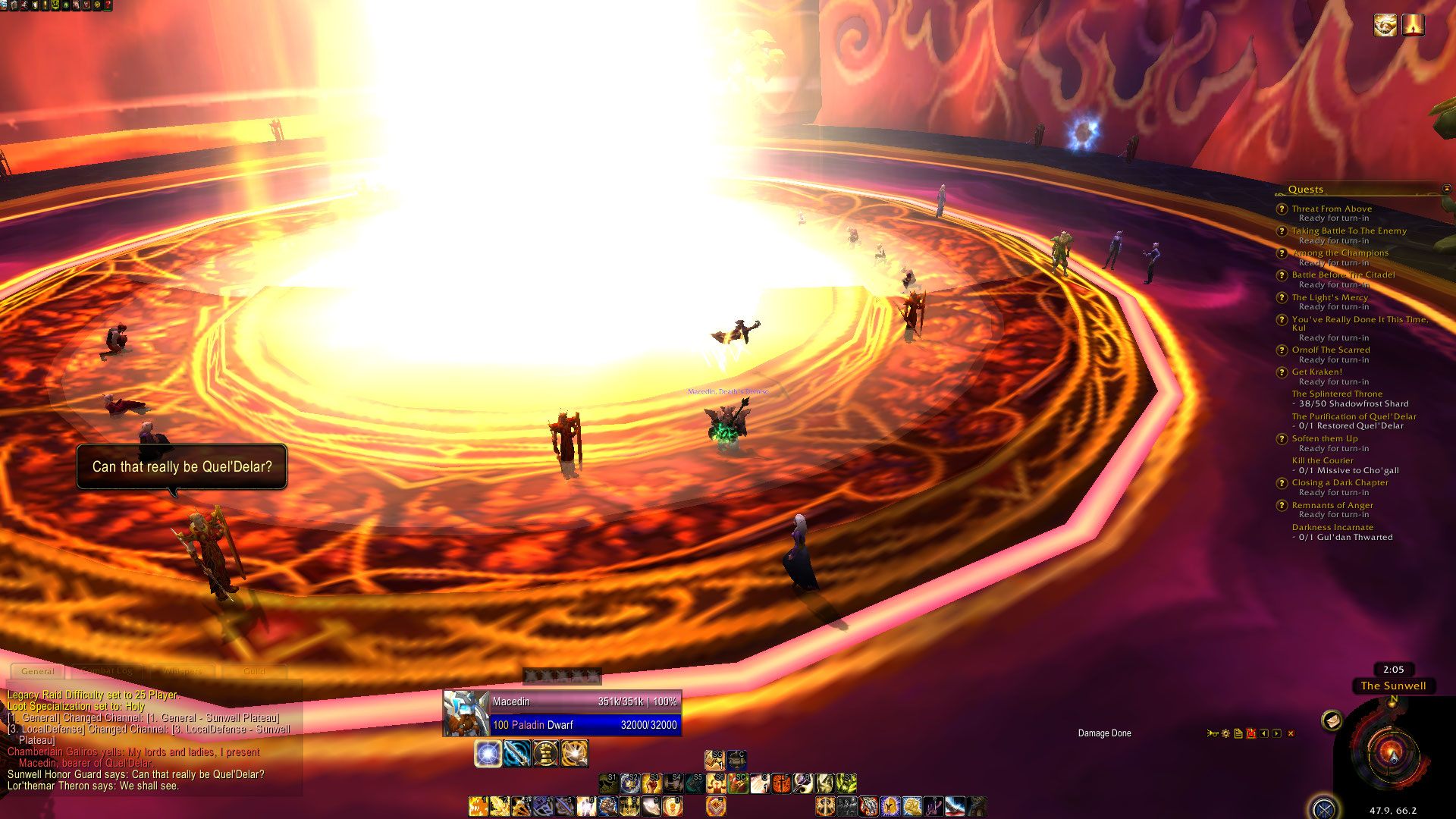The image size is (1456, 819).
Task: Open the damage meter gear settings
Action: tap(1225, 733)
